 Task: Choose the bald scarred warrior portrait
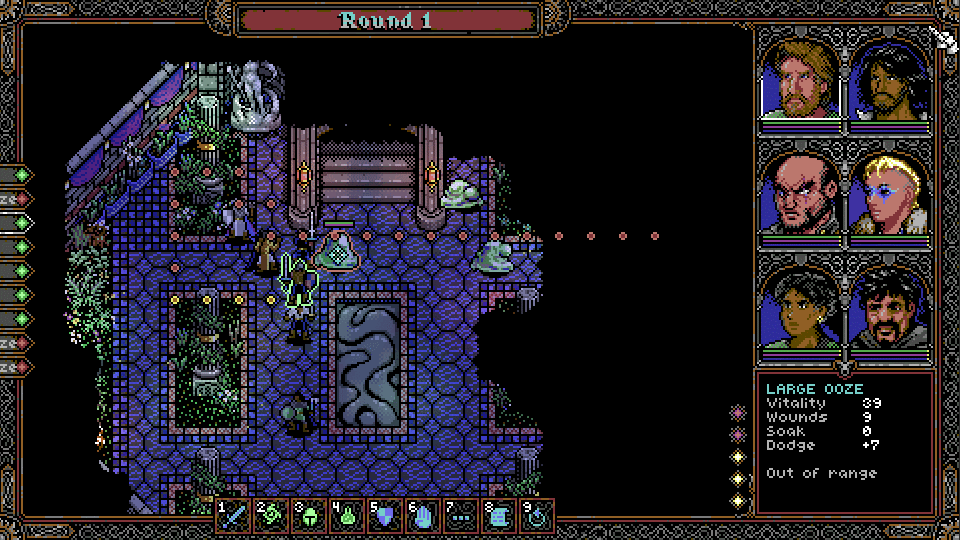click(802, 192)
